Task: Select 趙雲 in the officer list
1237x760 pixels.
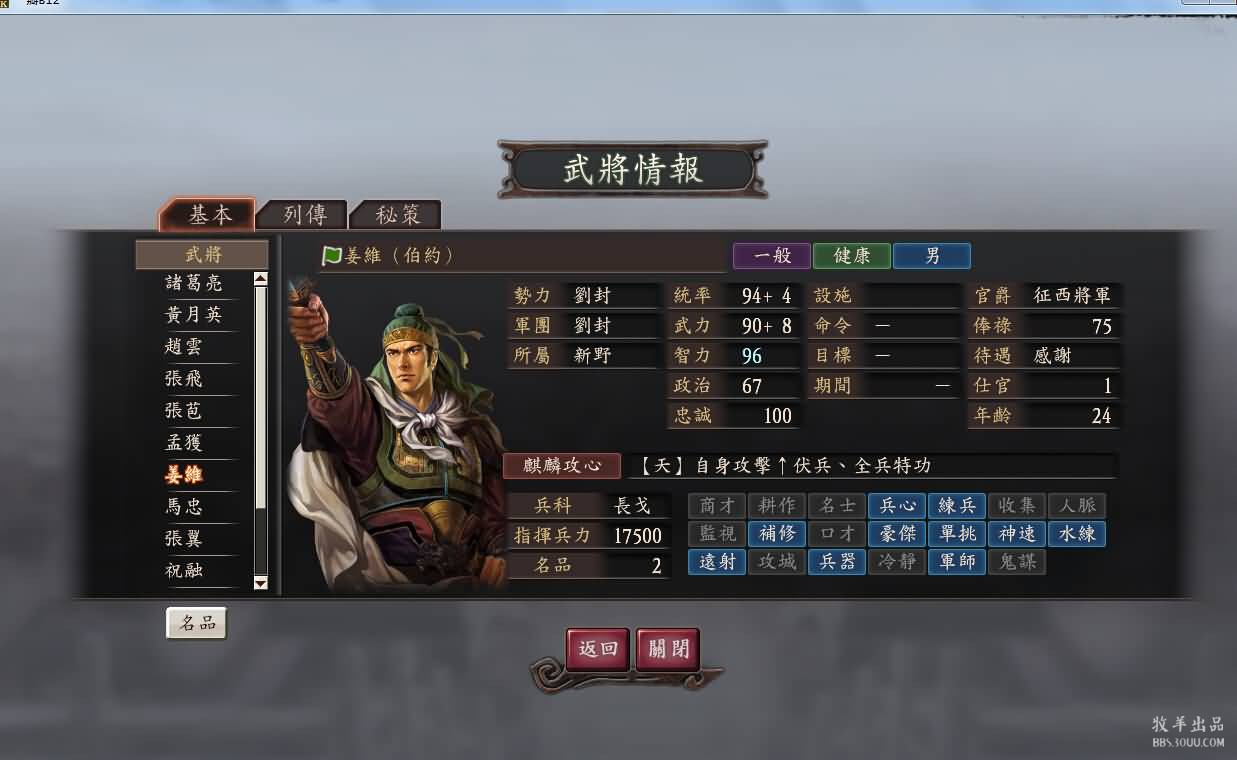Action: [x=183, y=347]
